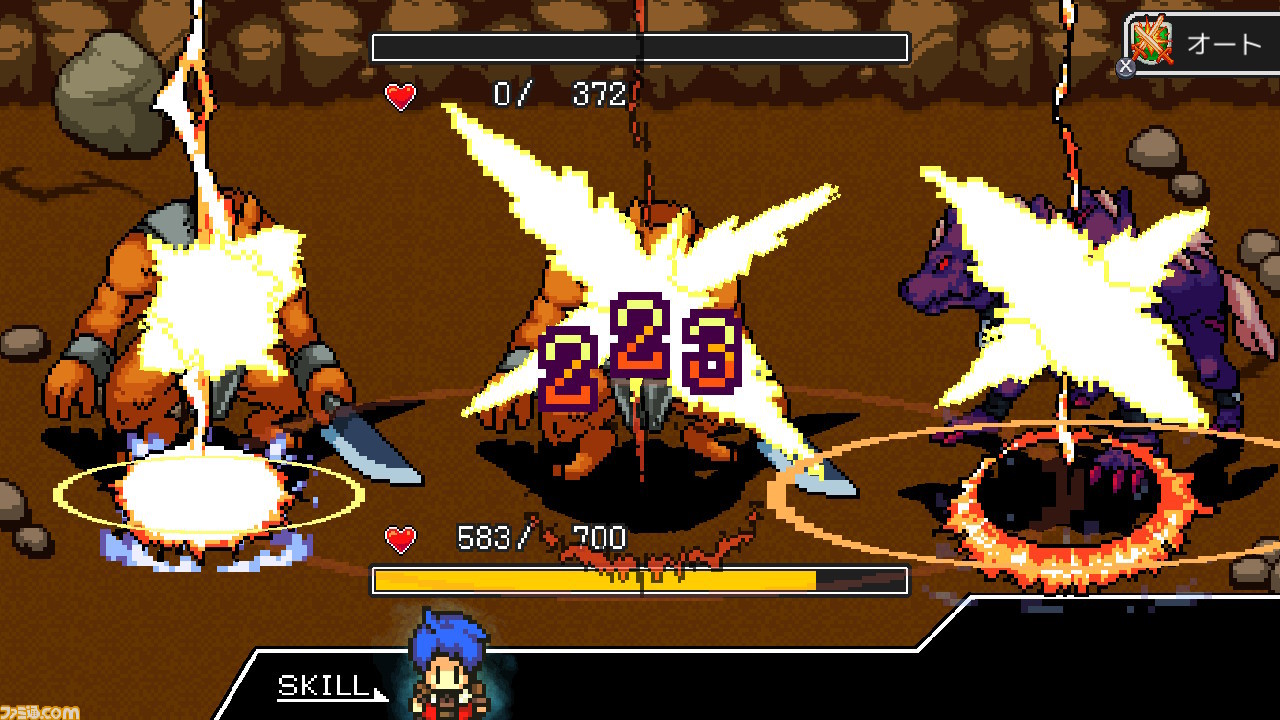
Task: Expand the auto-battle options panel
Action: pos(1200,42)
